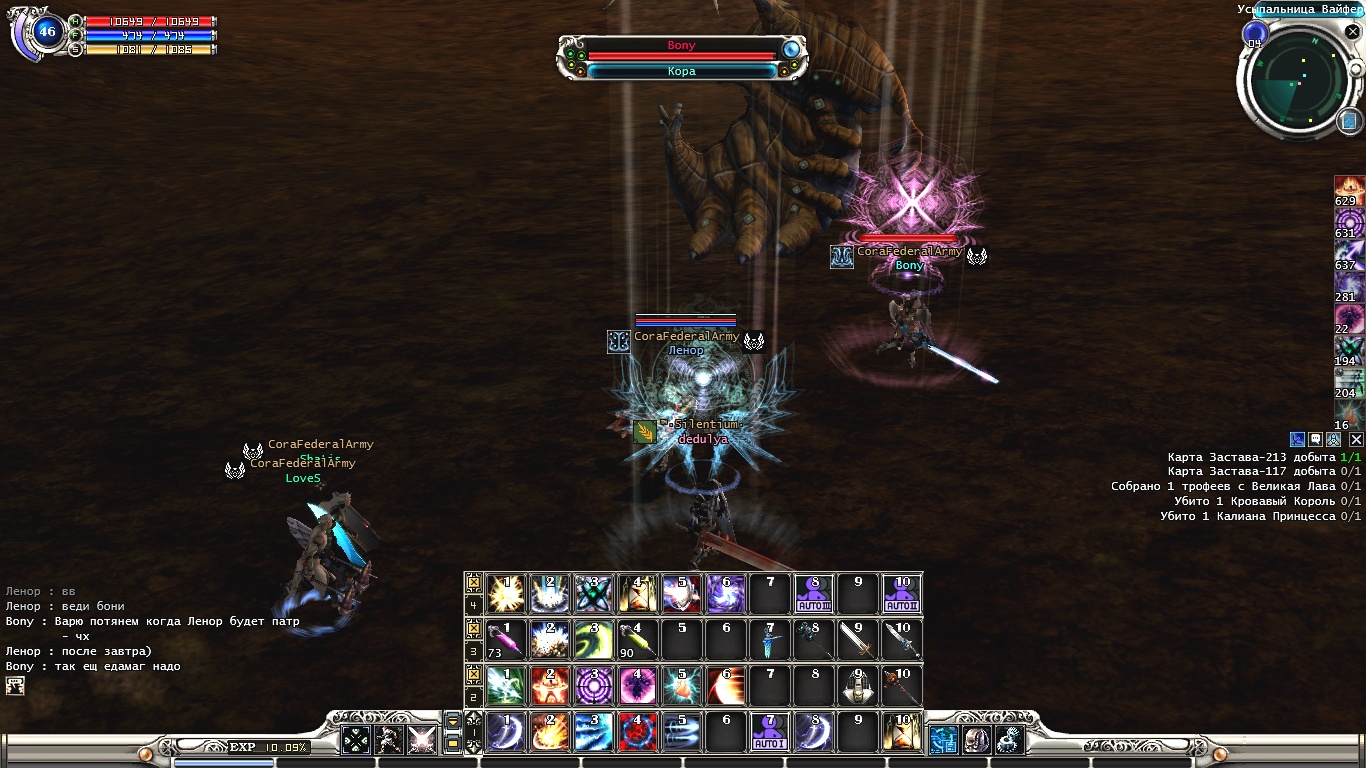The image size is (1366, 768).
Task: Use the green potion with 90 charges
Action: (637, 640)
